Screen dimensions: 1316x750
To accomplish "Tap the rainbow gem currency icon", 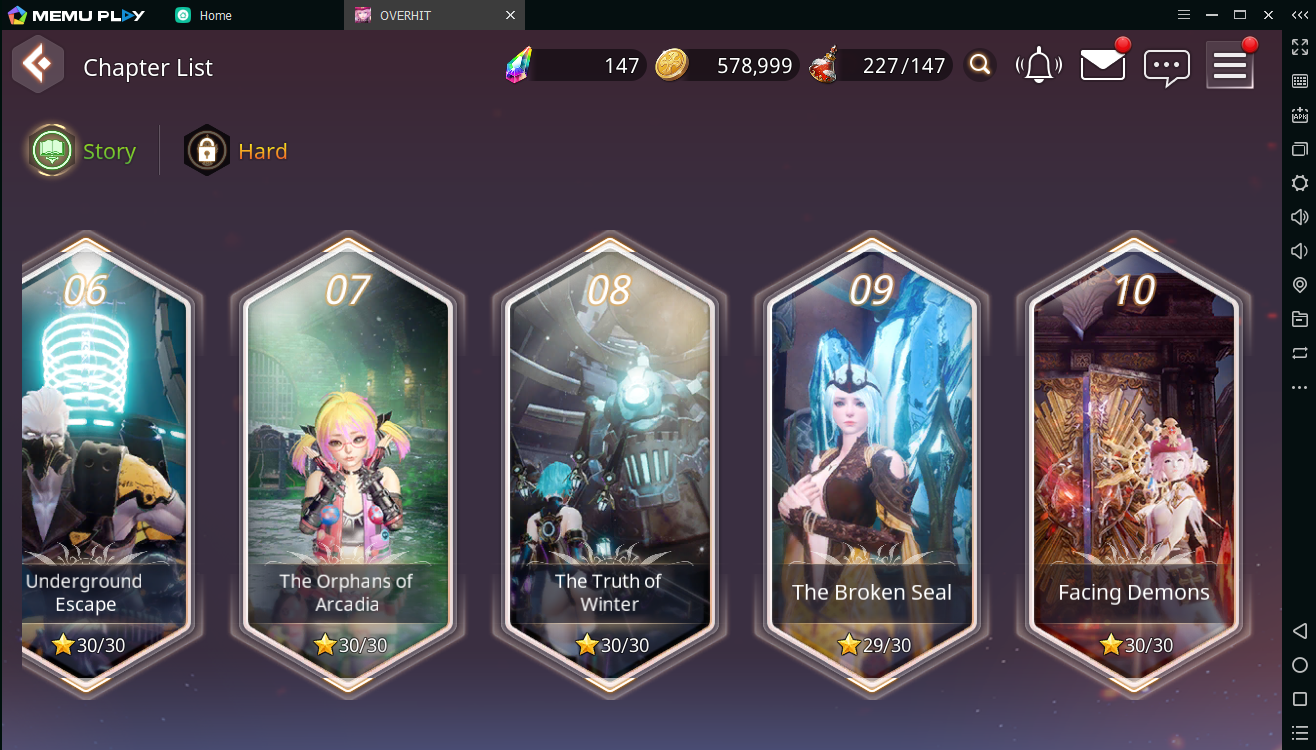I will click(x=519, y=66).
